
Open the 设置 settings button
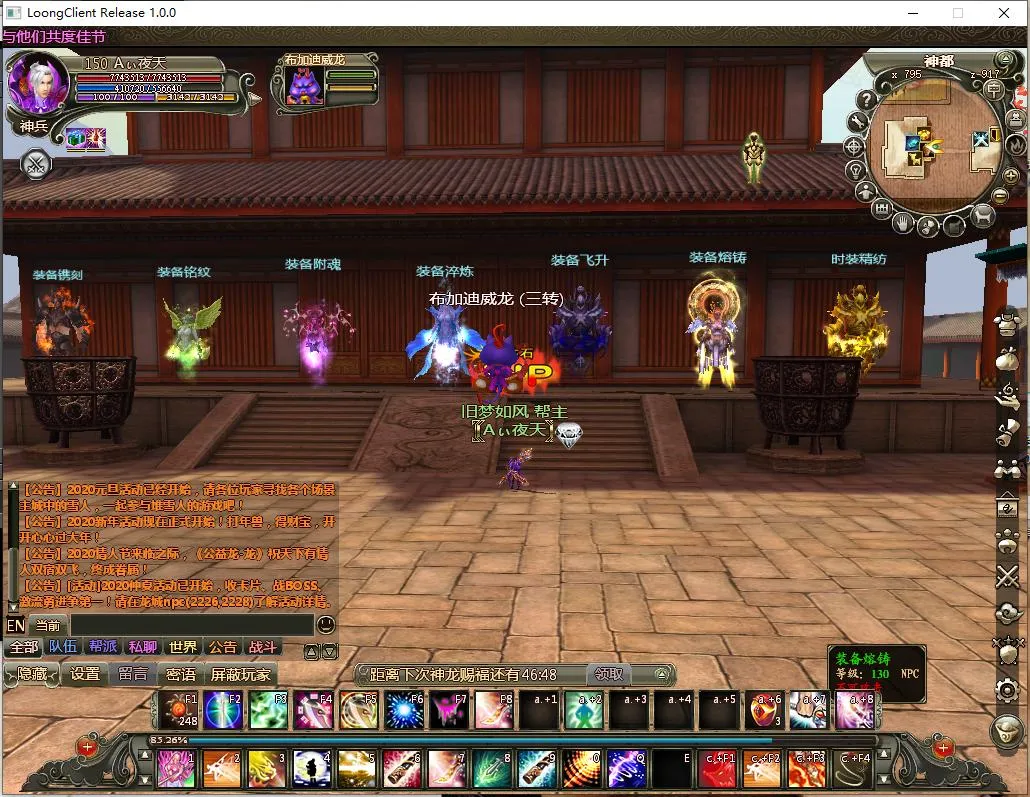pyautogui.click(x=85, y=674)
